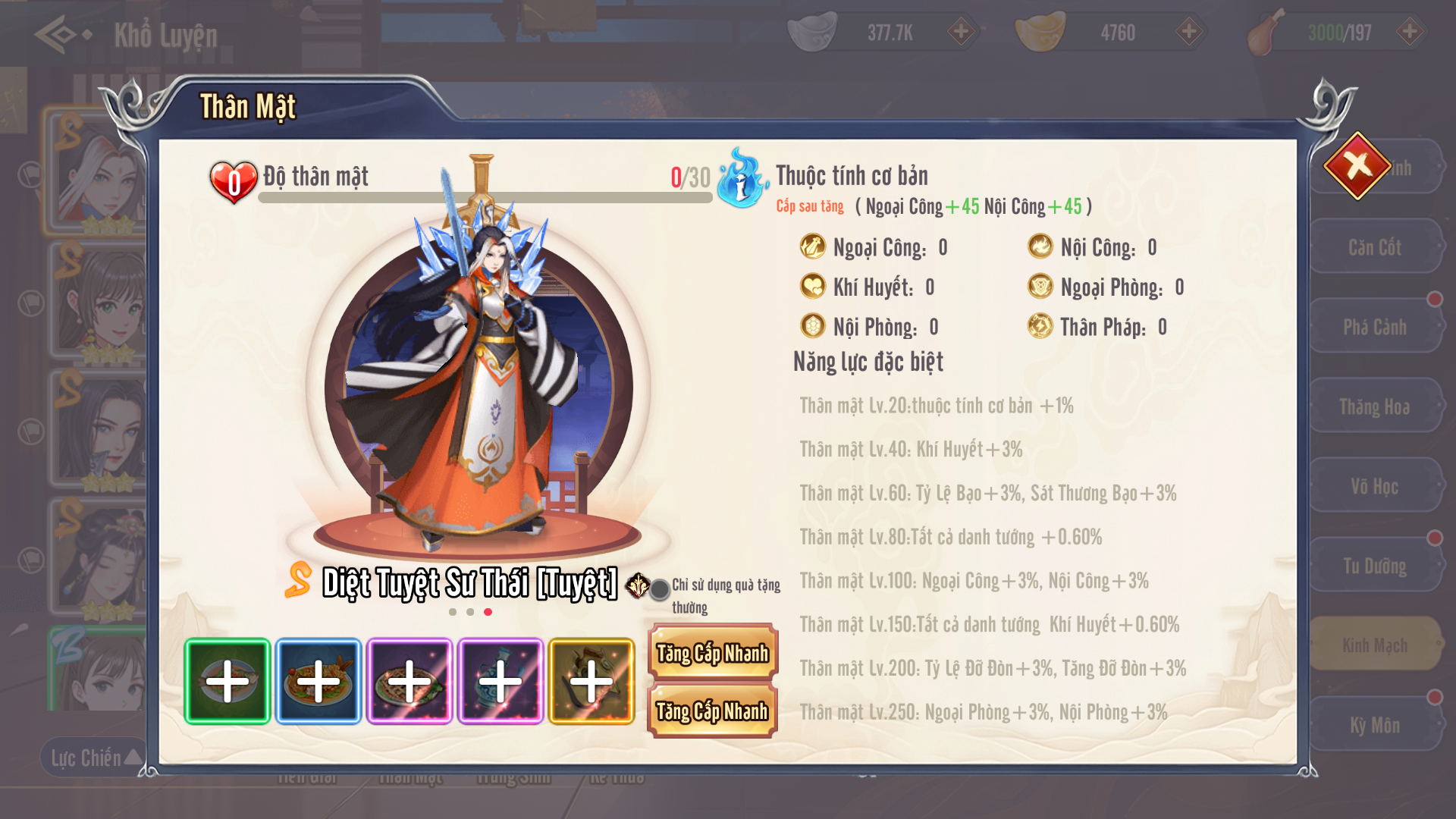Select the green-bordered gift dish slot

227,681
